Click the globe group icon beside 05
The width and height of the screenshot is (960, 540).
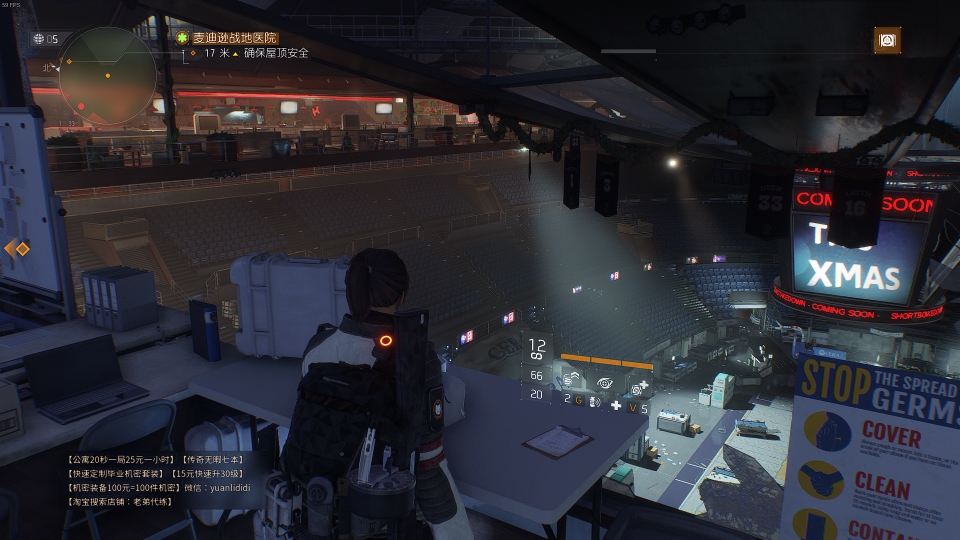point(39,39)
